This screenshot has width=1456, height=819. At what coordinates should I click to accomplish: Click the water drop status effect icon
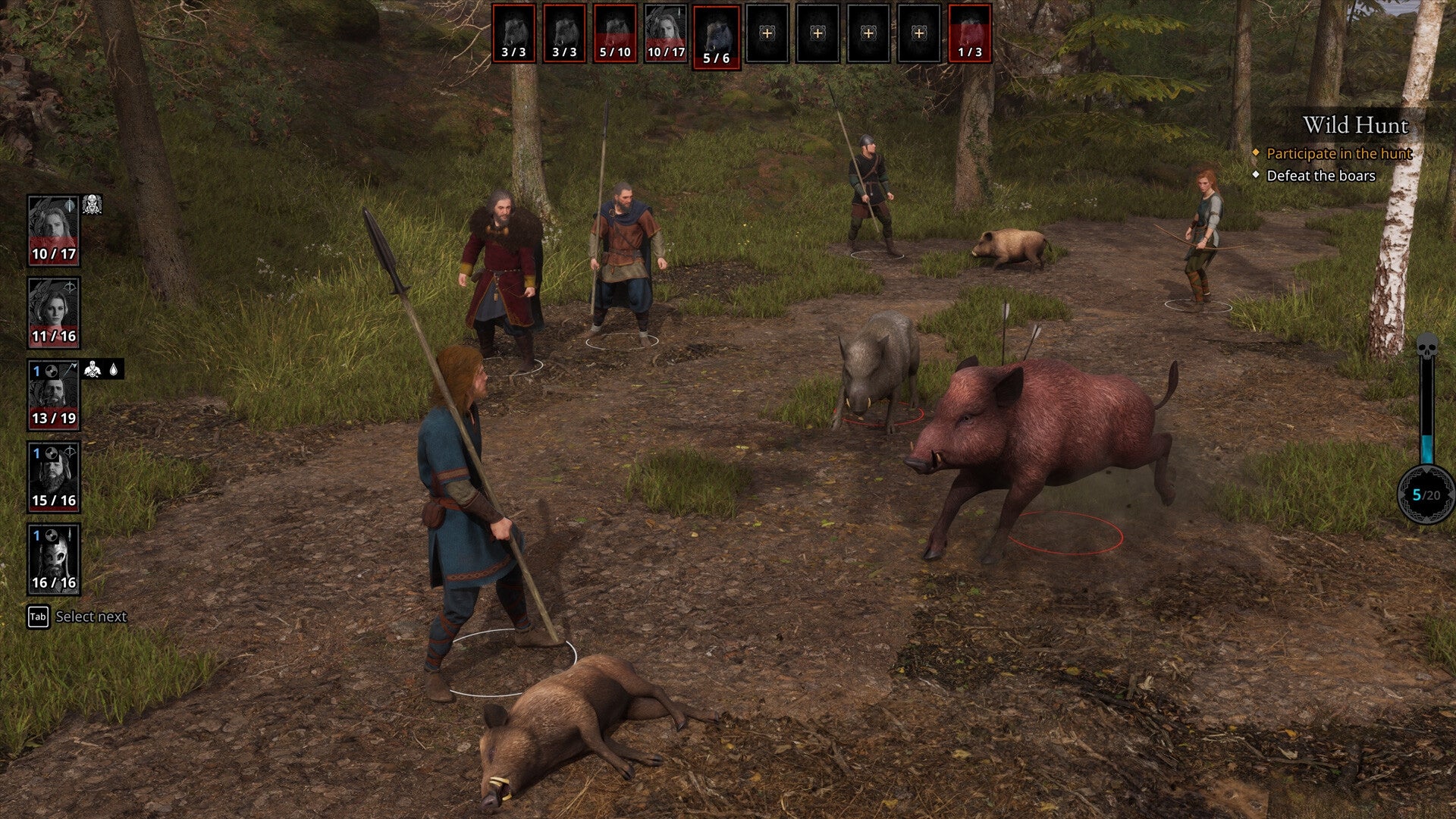click(x=115, y=369)
